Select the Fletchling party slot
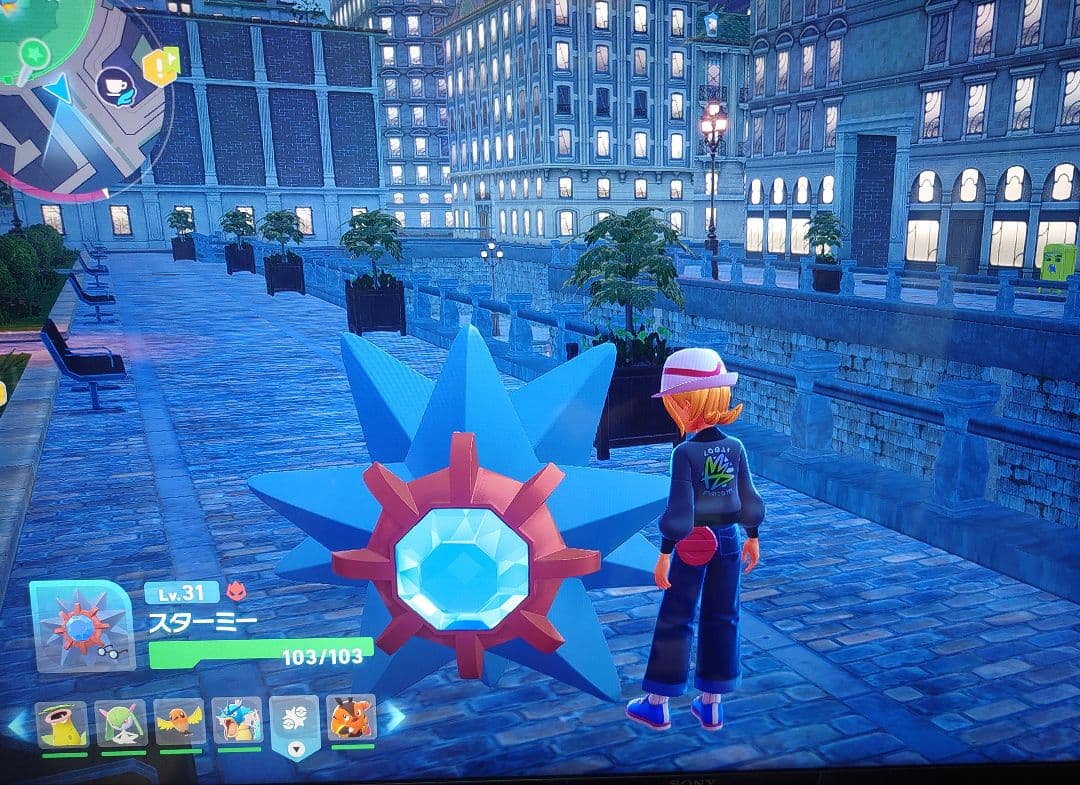The height and width of the screenshot is (785, 1080). pos(180,722)
